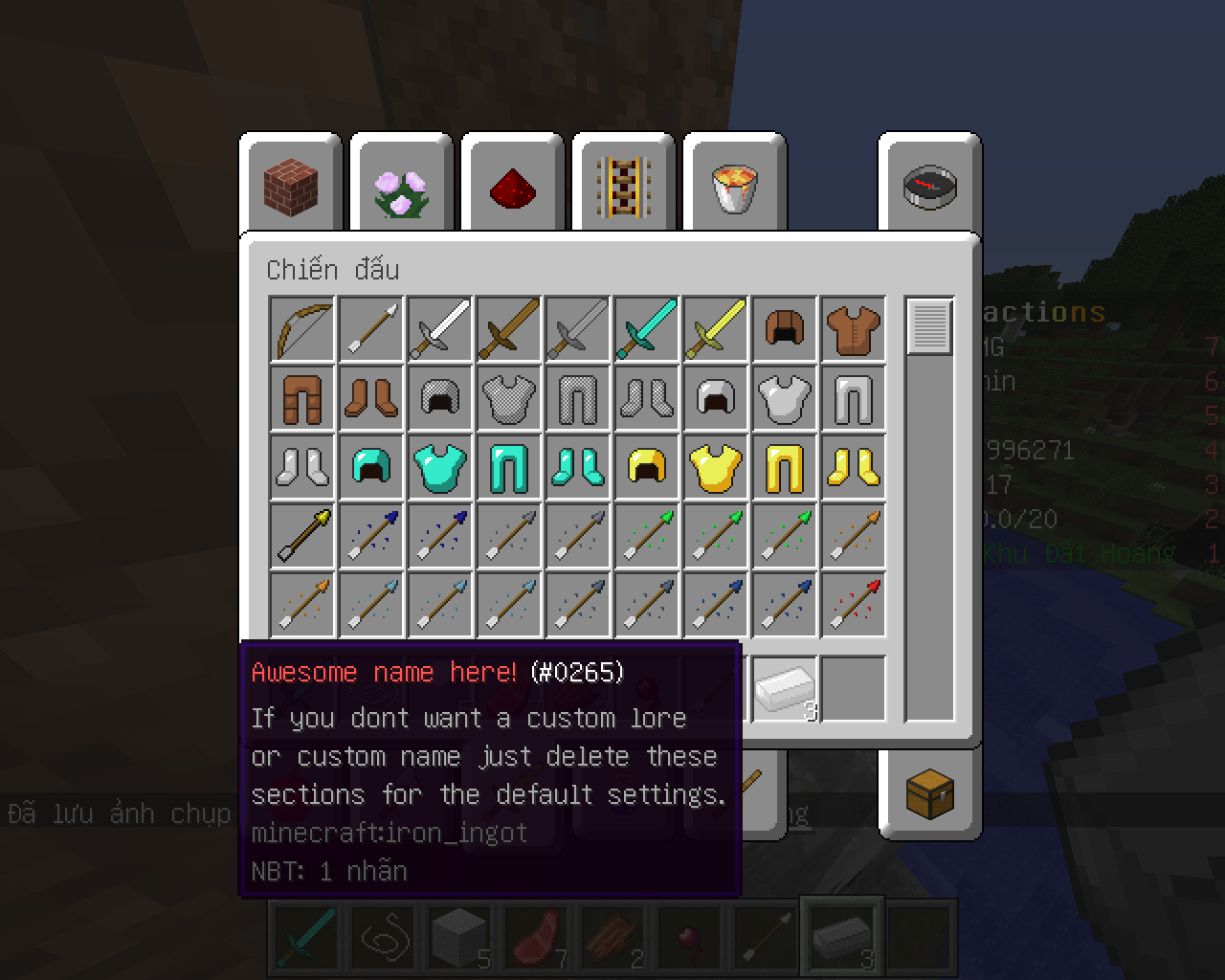
Task: Take the stone sword
Action: (578, 329)
